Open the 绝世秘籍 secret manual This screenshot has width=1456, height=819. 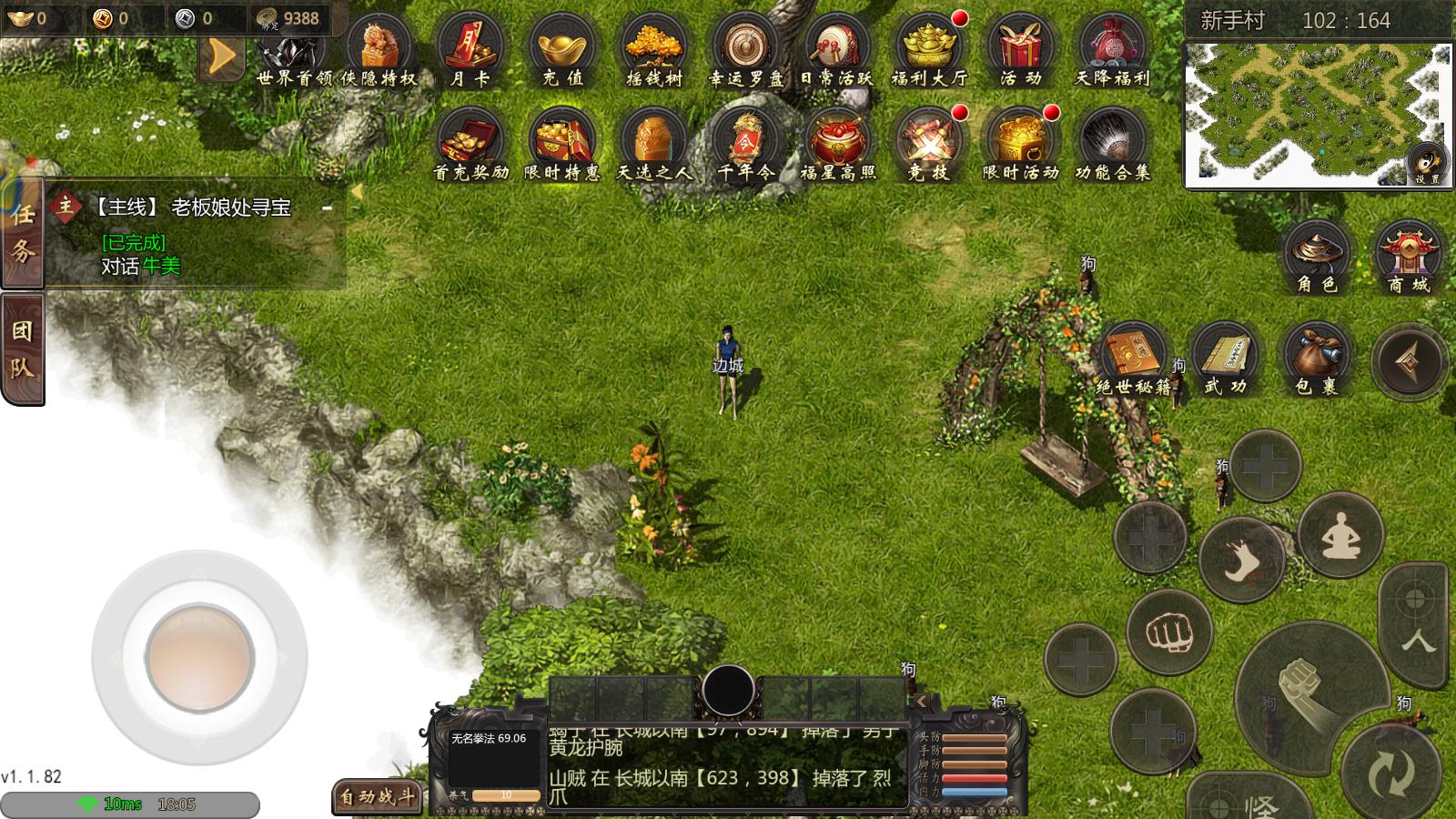(x=1133, y=358)
